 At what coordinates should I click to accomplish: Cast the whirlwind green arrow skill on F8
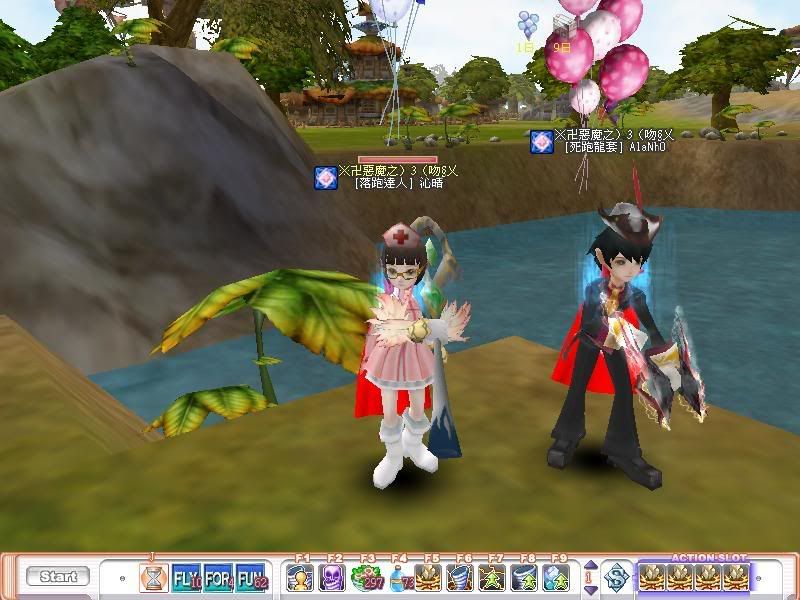[x=525, y=577]
